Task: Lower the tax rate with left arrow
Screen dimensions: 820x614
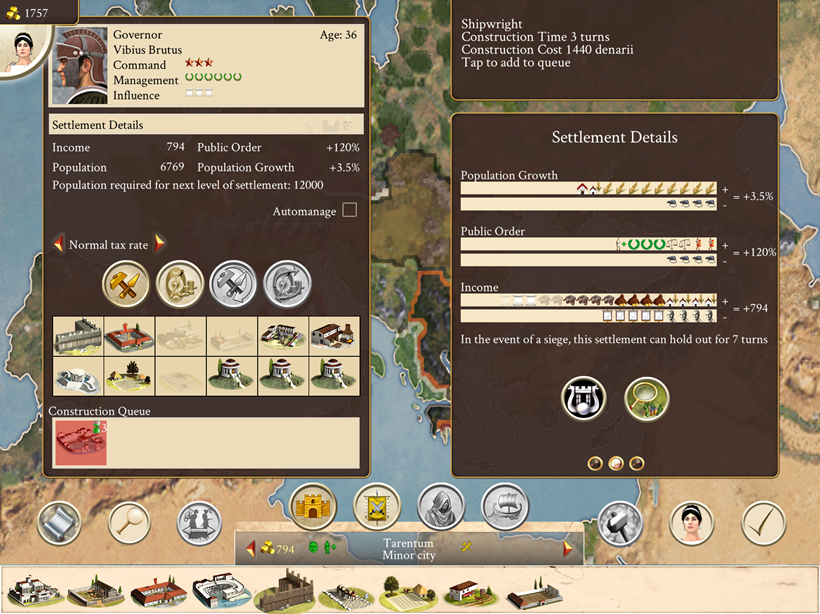Action: 58,244
